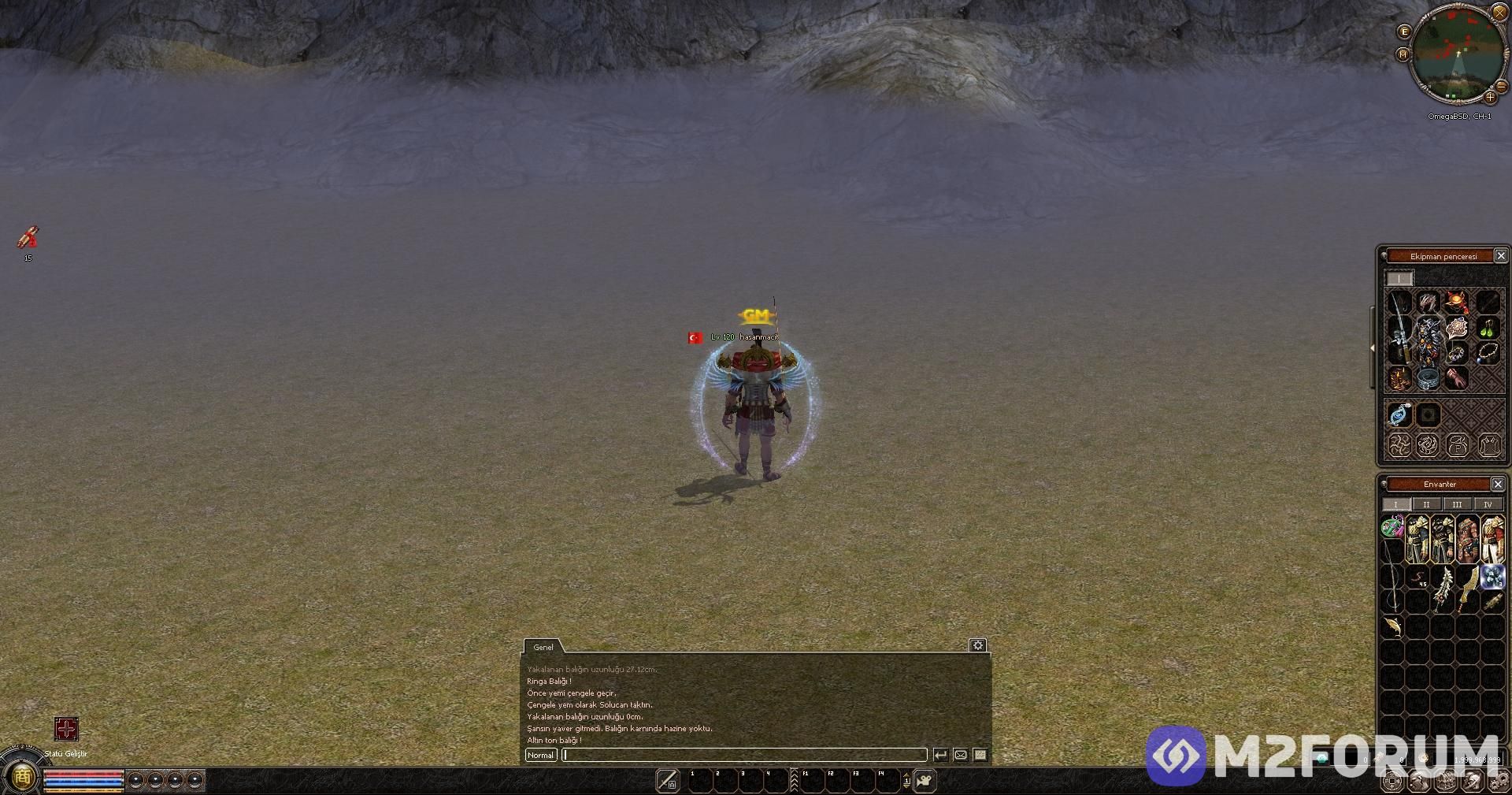Select the golden dolphin fish in inventory
The height and width of the screenshot is (795, 1512).
(x=1394, y=627)
